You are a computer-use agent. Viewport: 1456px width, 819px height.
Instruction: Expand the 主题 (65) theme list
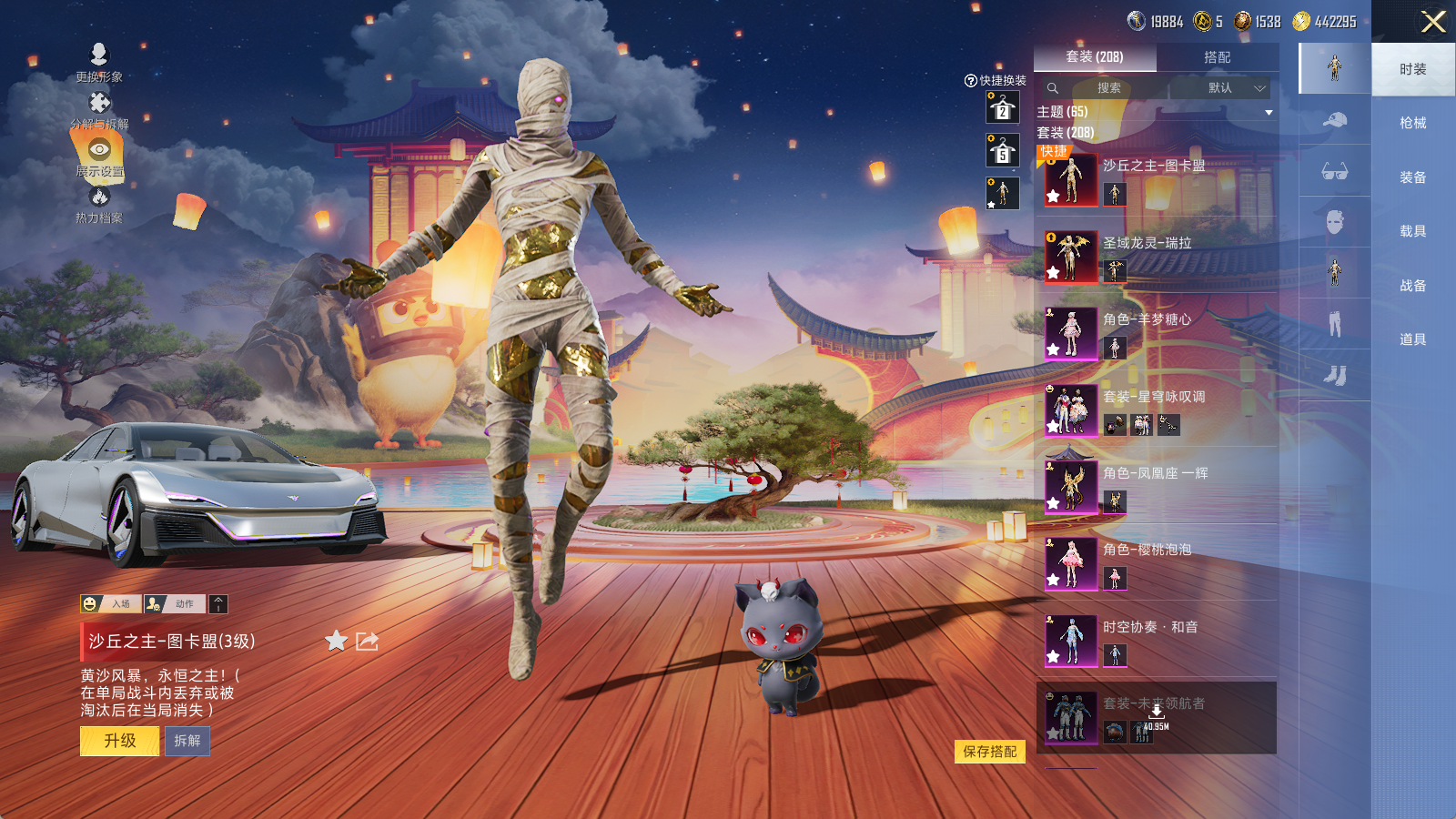1269,112
